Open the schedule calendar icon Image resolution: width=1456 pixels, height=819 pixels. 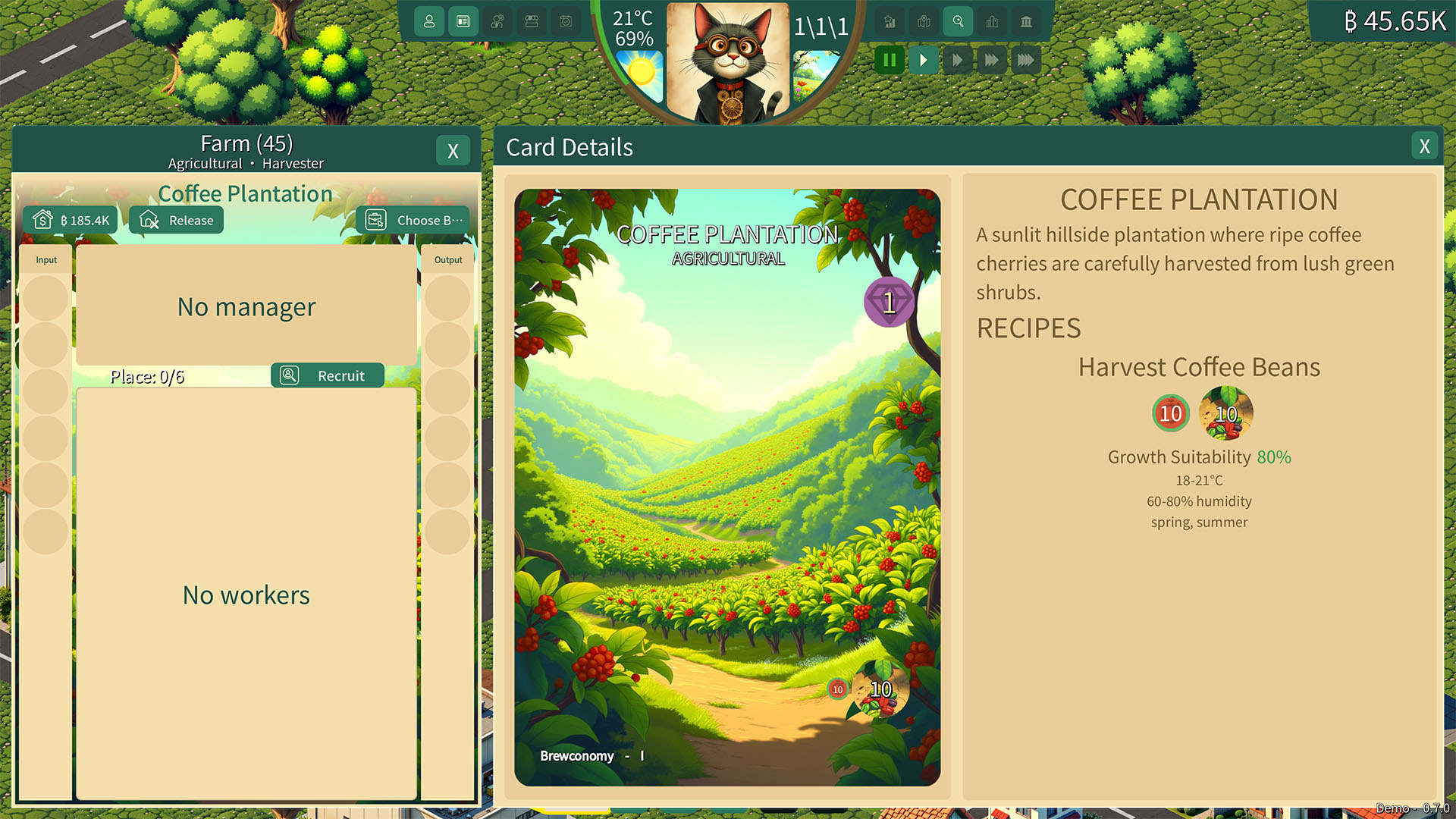click(x=565, y=22)
